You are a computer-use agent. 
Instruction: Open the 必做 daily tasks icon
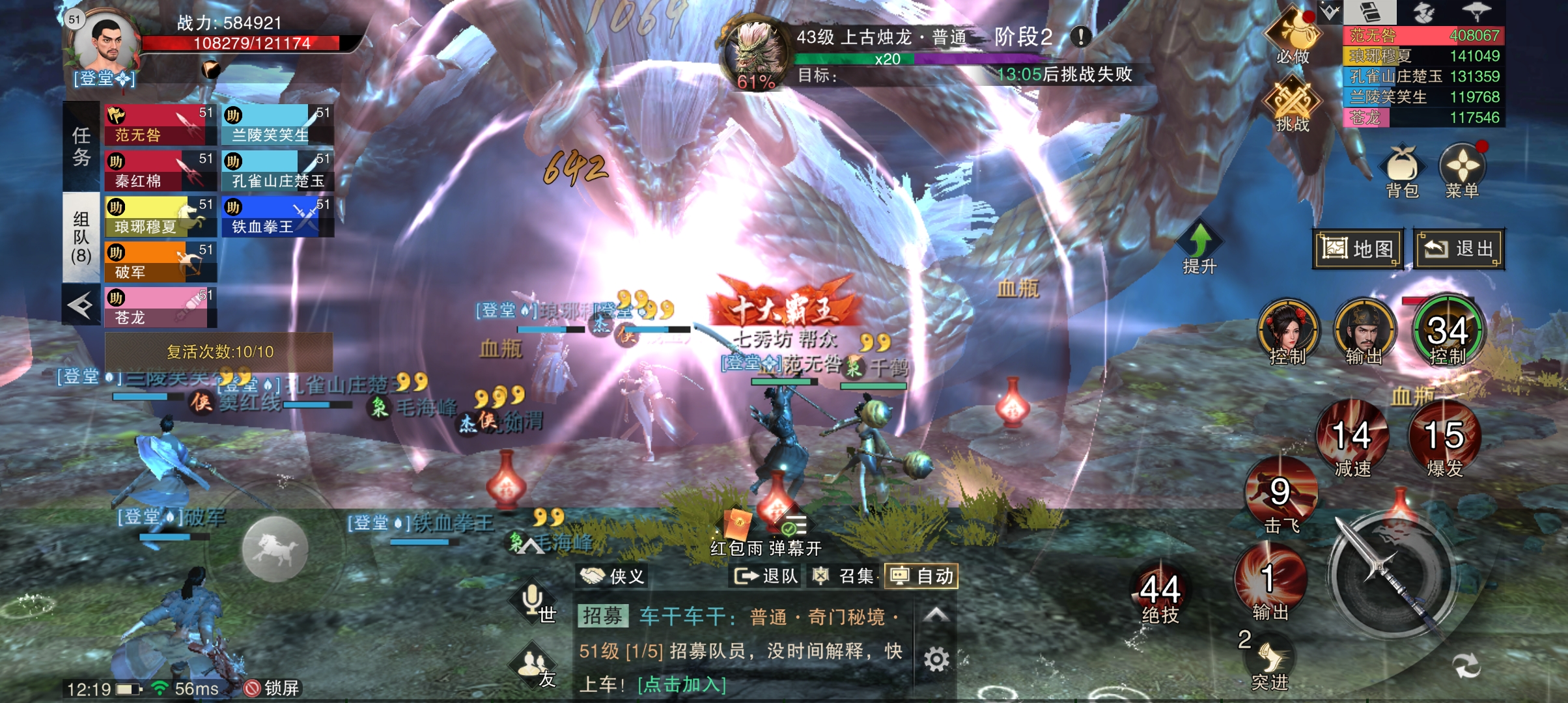1293,36
